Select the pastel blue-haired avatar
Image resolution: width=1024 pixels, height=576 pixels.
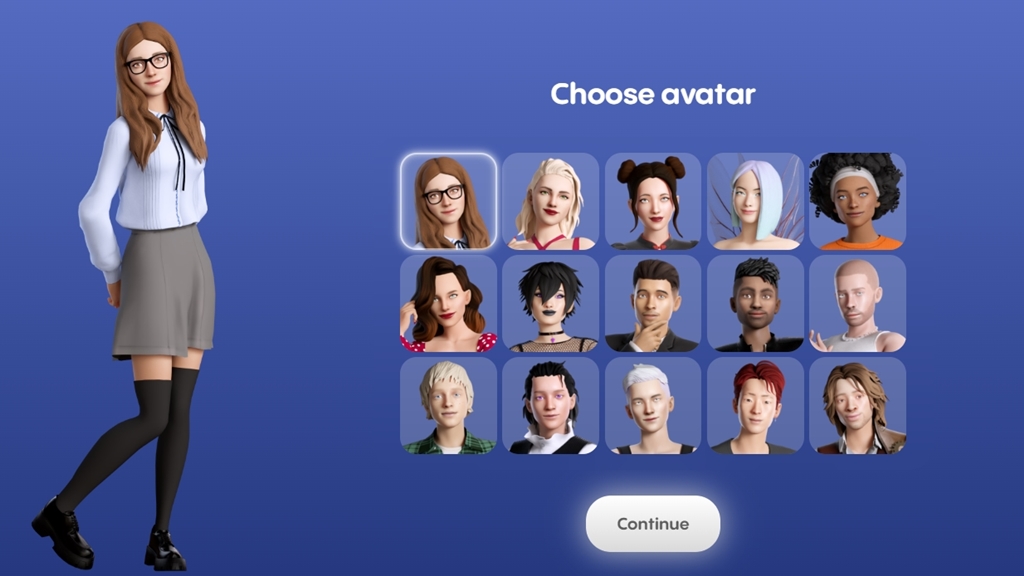coord(755,202)
